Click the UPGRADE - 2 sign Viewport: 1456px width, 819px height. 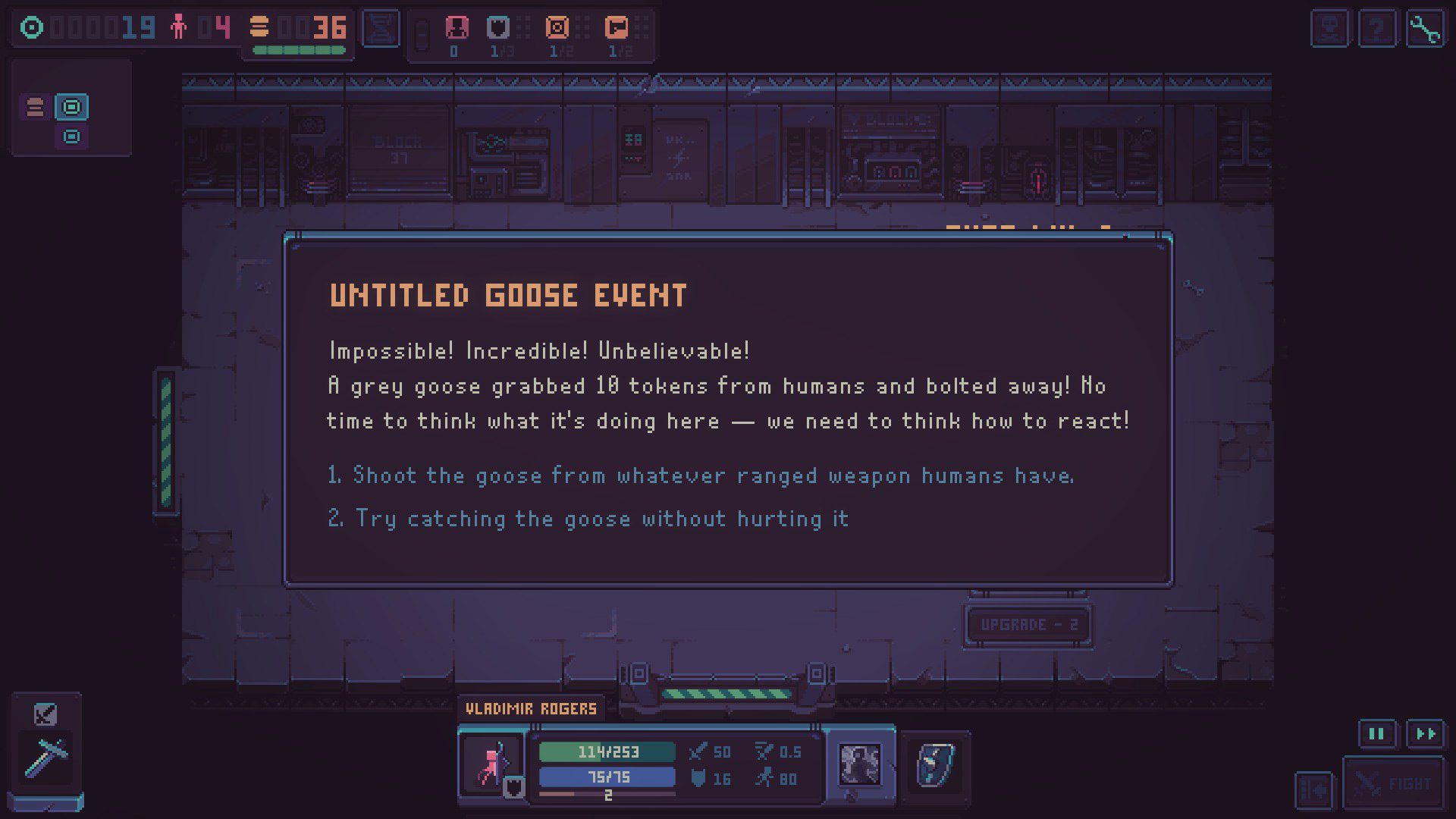1028,624
